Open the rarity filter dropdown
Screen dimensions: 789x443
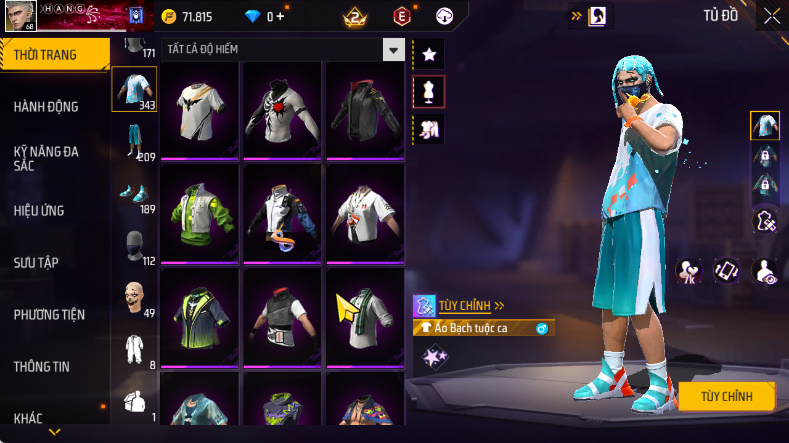pos(394,49)
